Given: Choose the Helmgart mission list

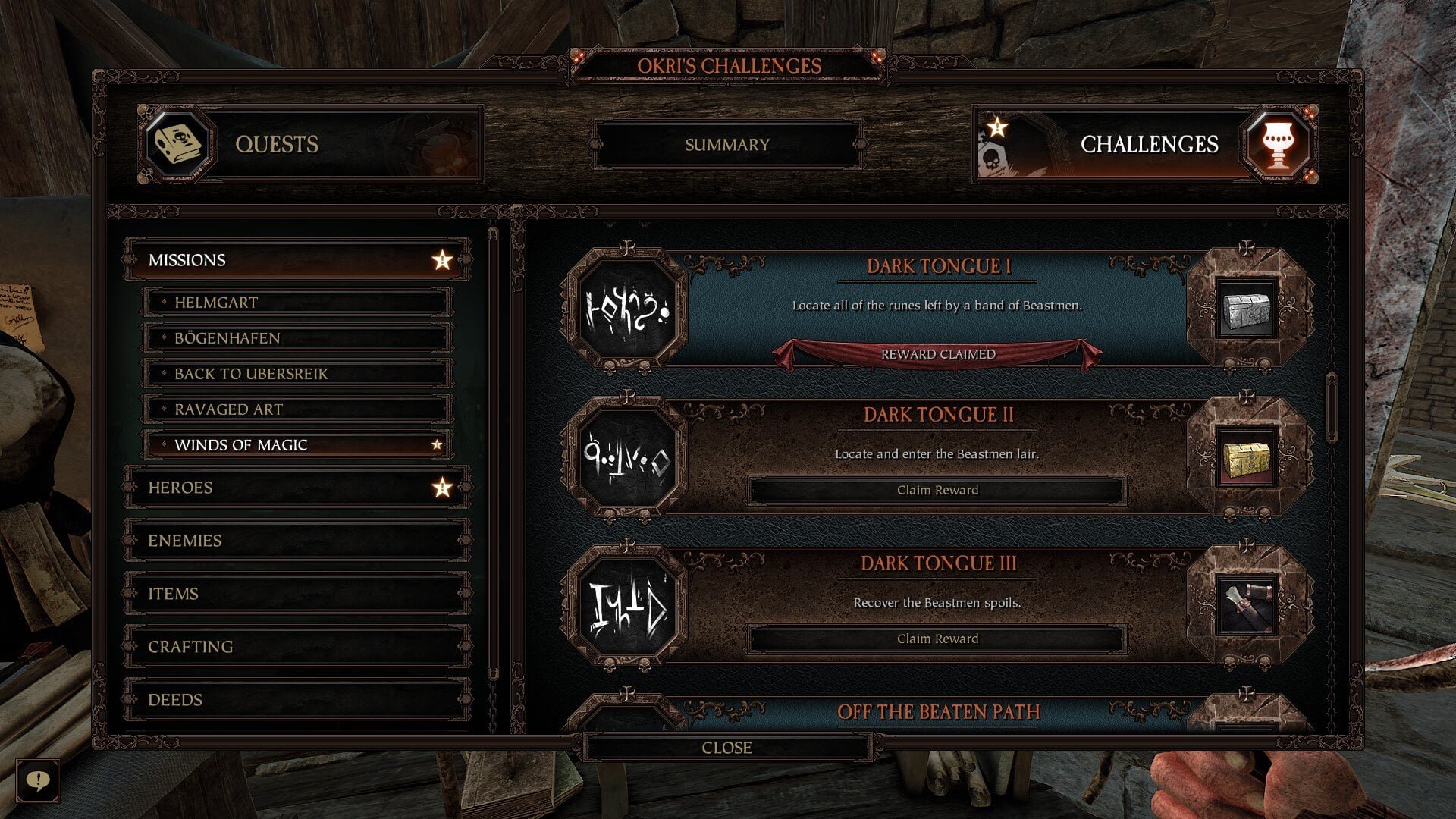Looking at the screenshot, I should pyautogui.click(x=297, y=303).
